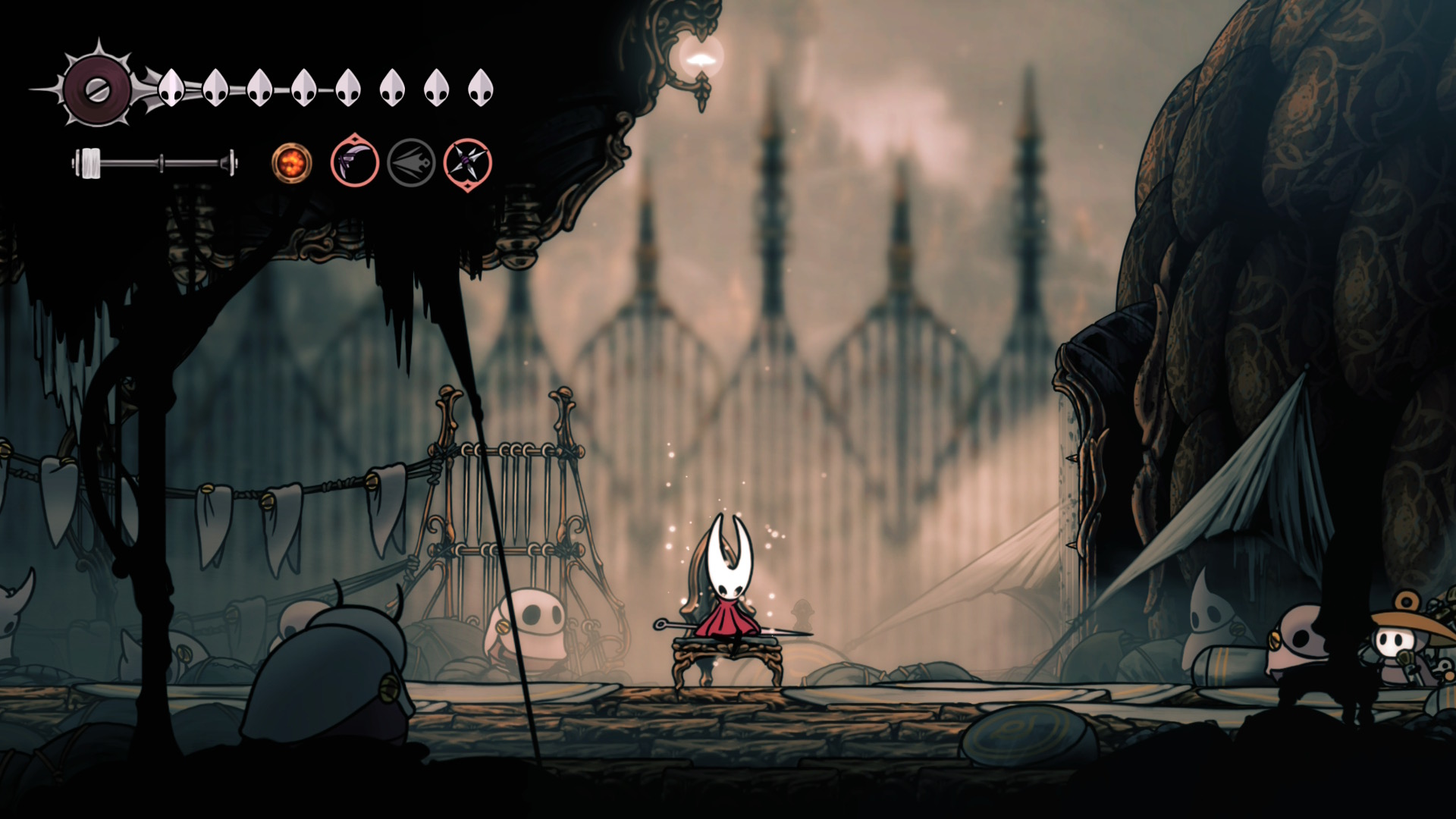Select the curved sickle blade tool
The width and height of the screenshot is (1456, 819).
coord(355,162)
